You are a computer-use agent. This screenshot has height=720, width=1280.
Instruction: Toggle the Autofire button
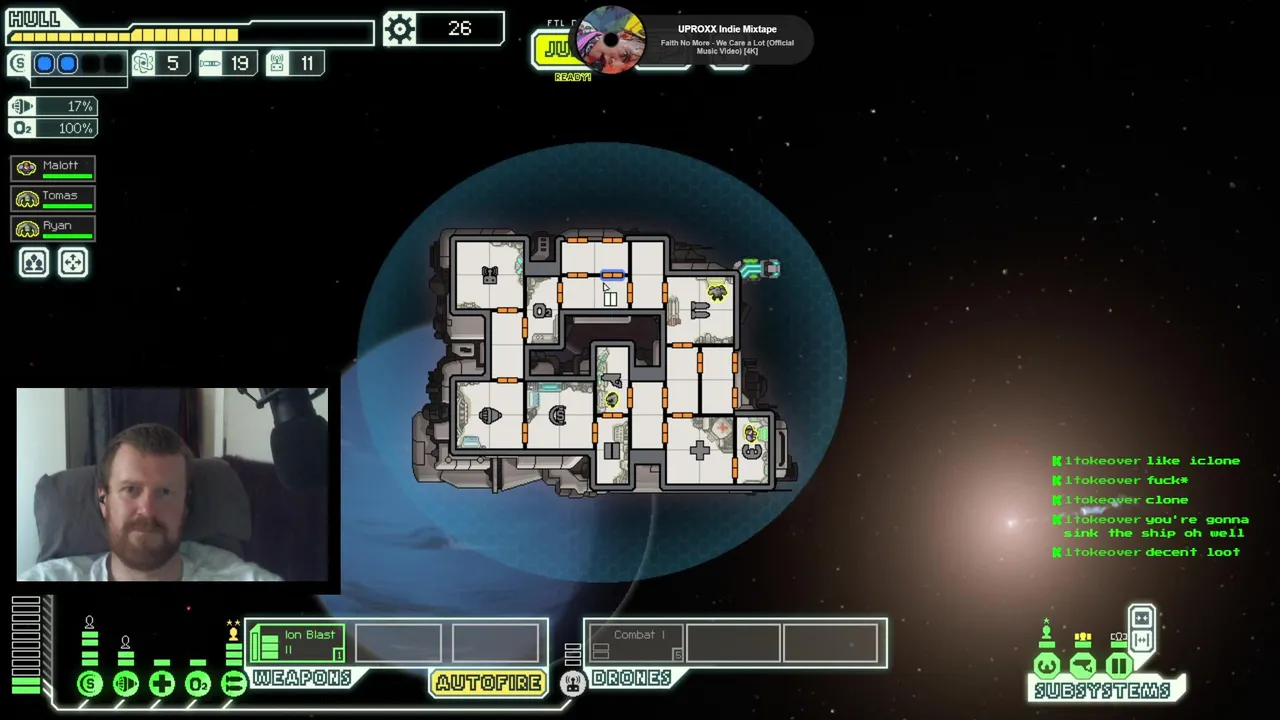coord(489,683)
